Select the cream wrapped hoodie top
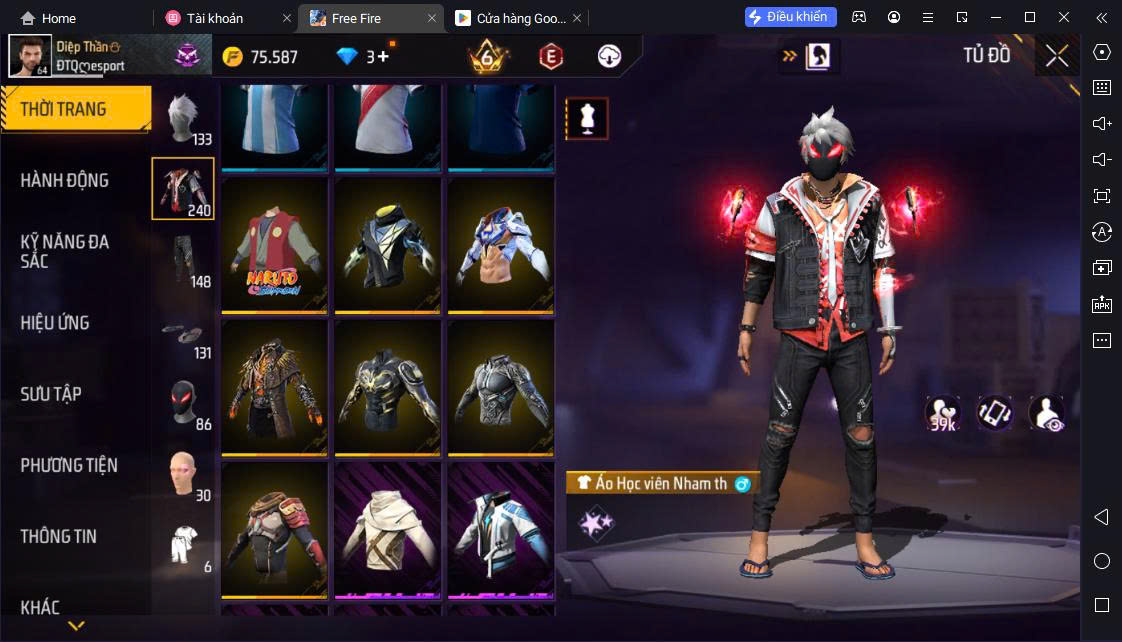 [388, 530]
